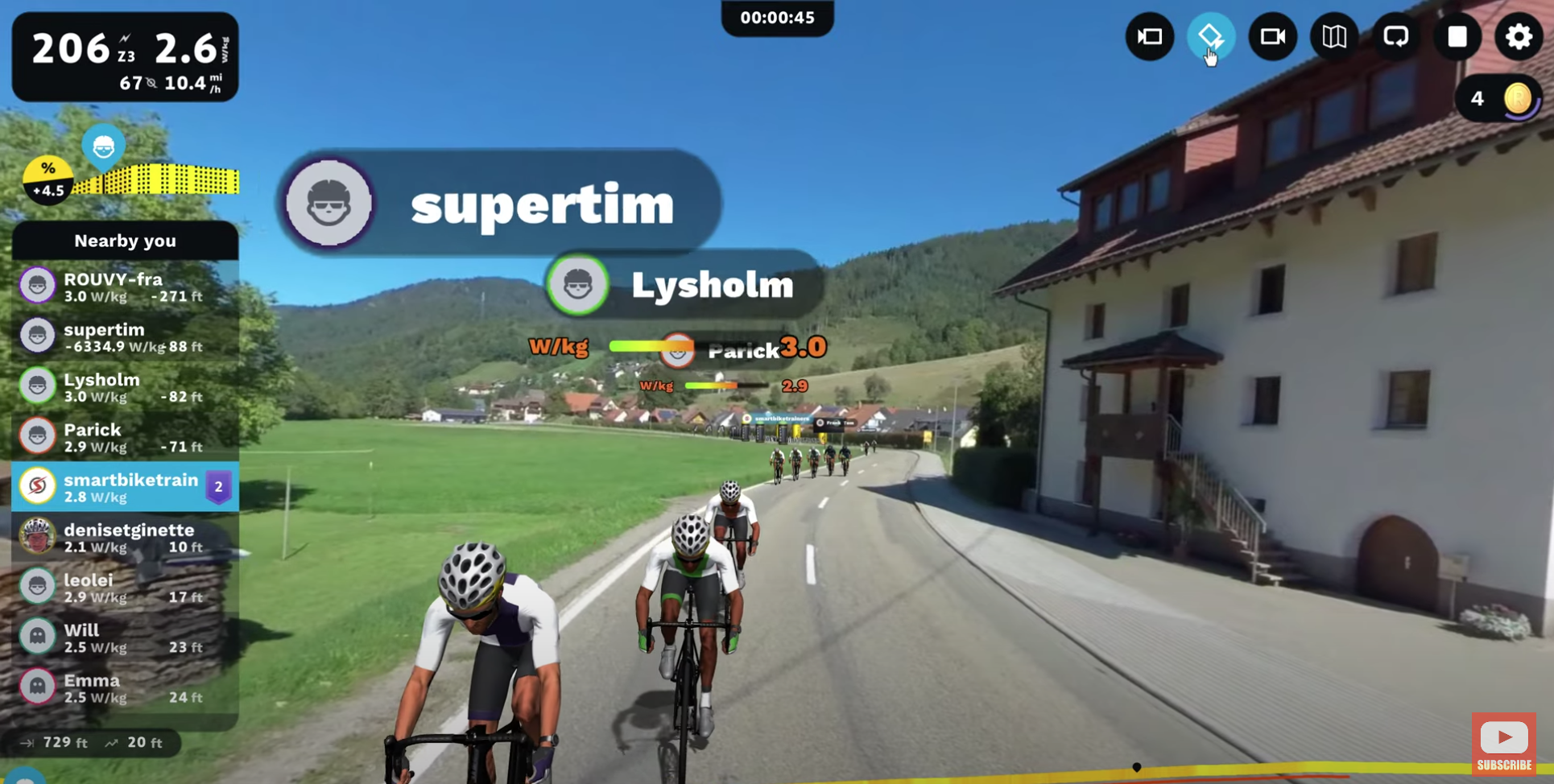Viewport: 1554px width, 784px height.
Task: Expand the smartbiketrain highlighted row
Action: (x=125, y=487)
